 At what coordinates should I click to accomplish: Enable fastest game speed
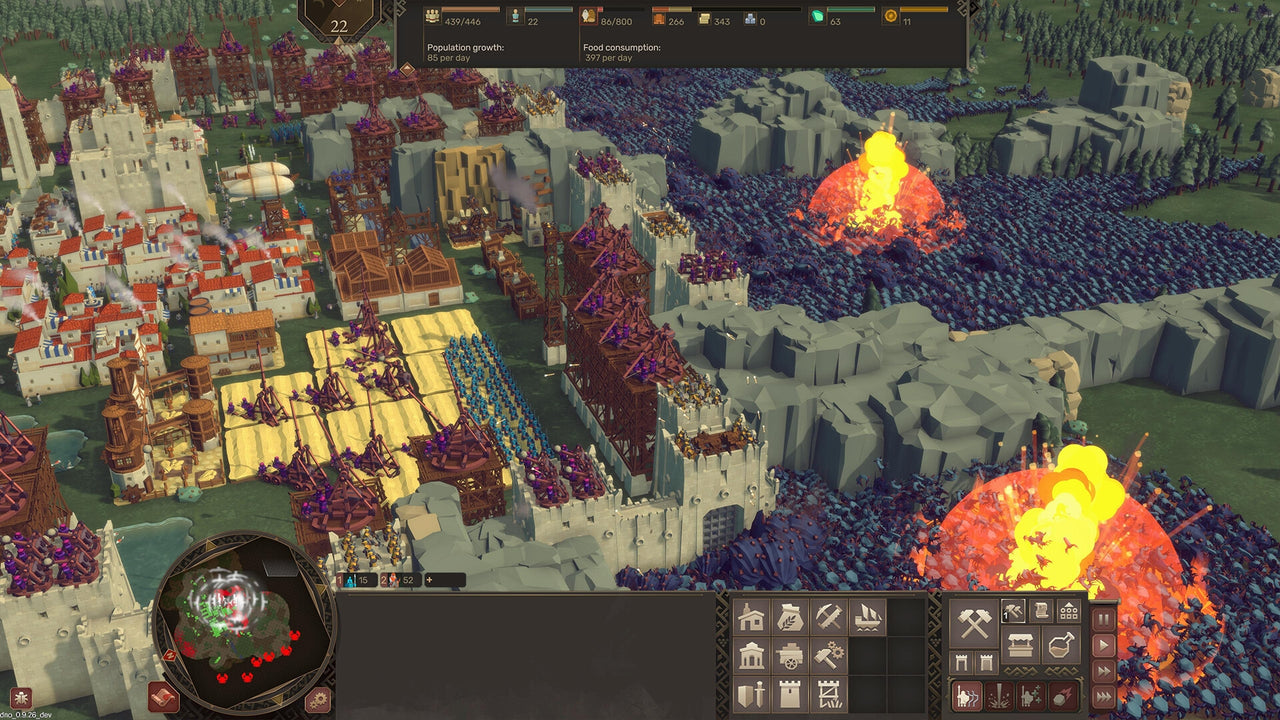pos(1103,694)
